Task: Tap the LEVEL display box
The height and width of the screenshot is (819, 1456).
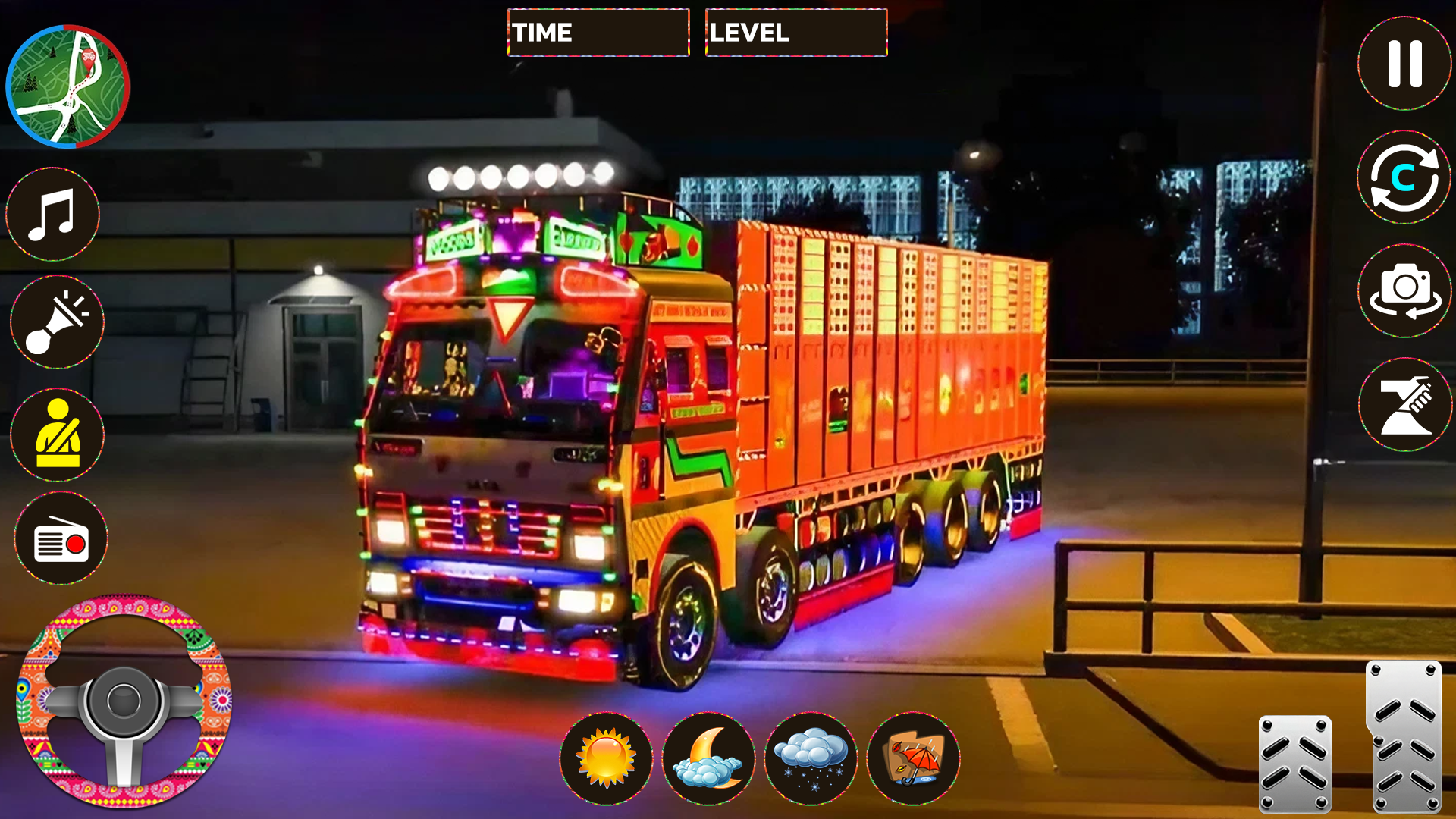Action: 795,33
